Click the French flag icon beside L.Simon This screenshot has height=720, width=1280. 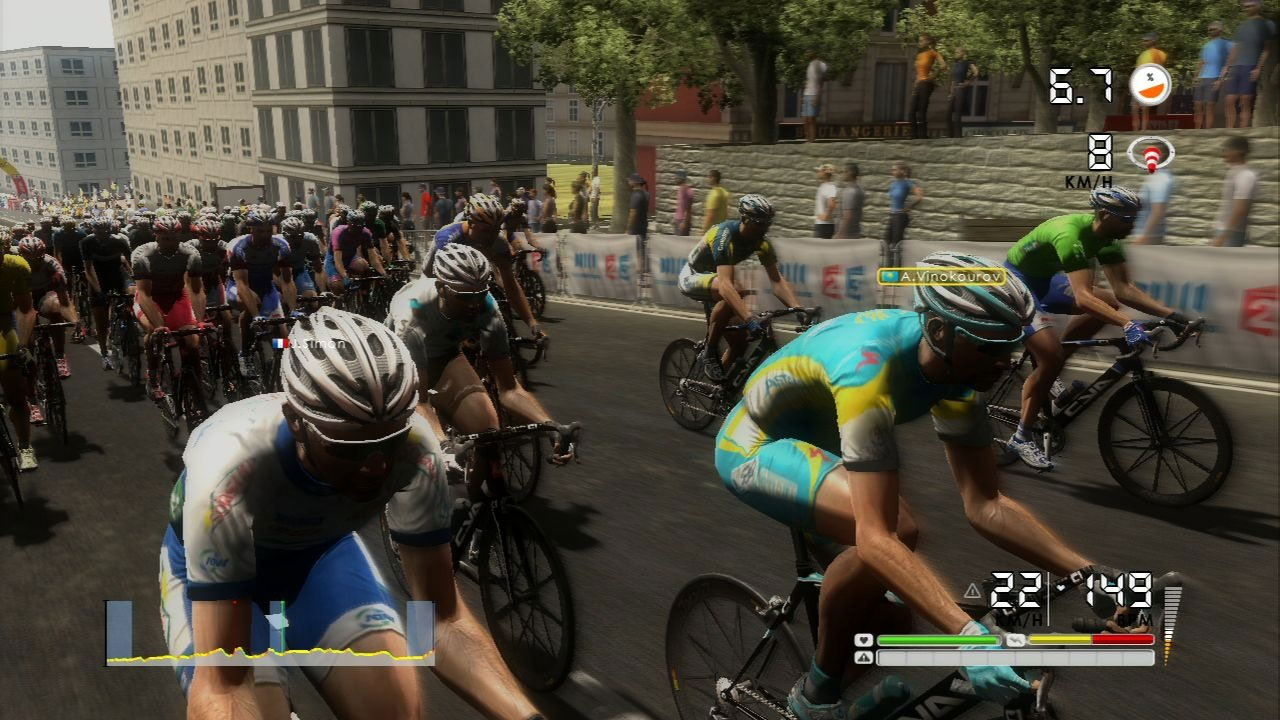[281, 344]
